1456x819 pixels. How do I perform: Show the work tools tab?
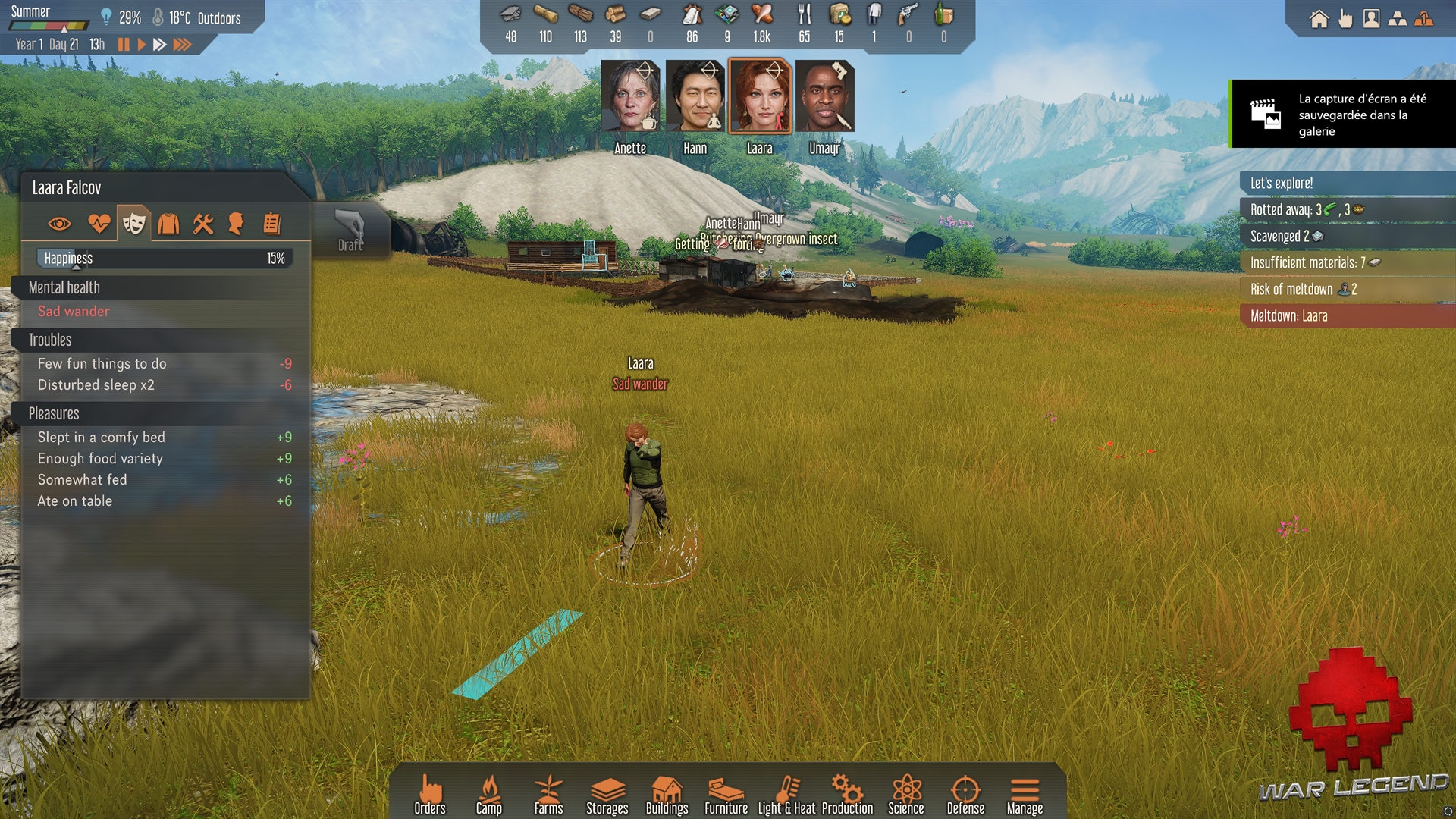pyautogui.click(x=203, y=224)
